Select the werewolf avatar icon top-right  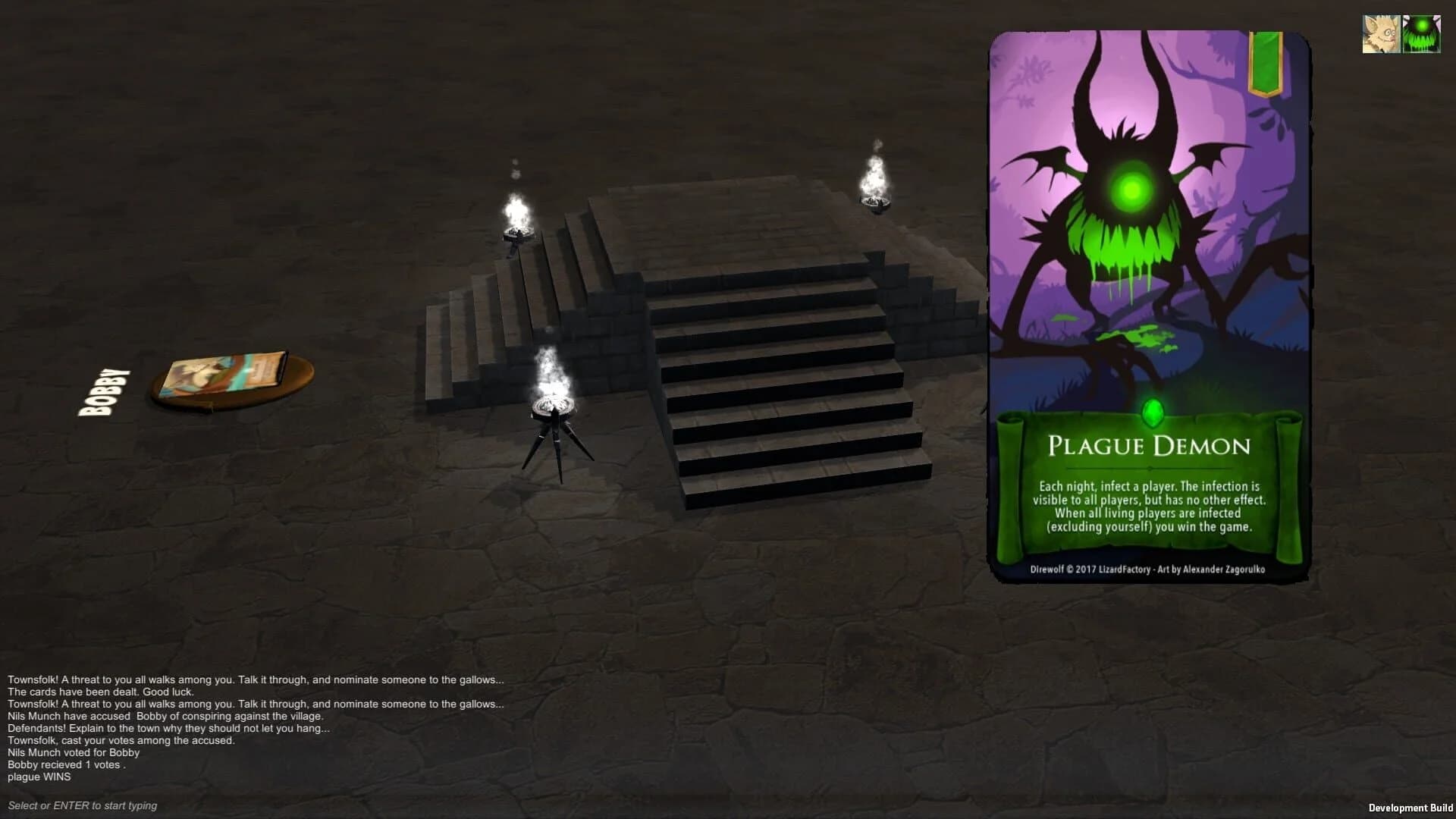(1382, 32)
